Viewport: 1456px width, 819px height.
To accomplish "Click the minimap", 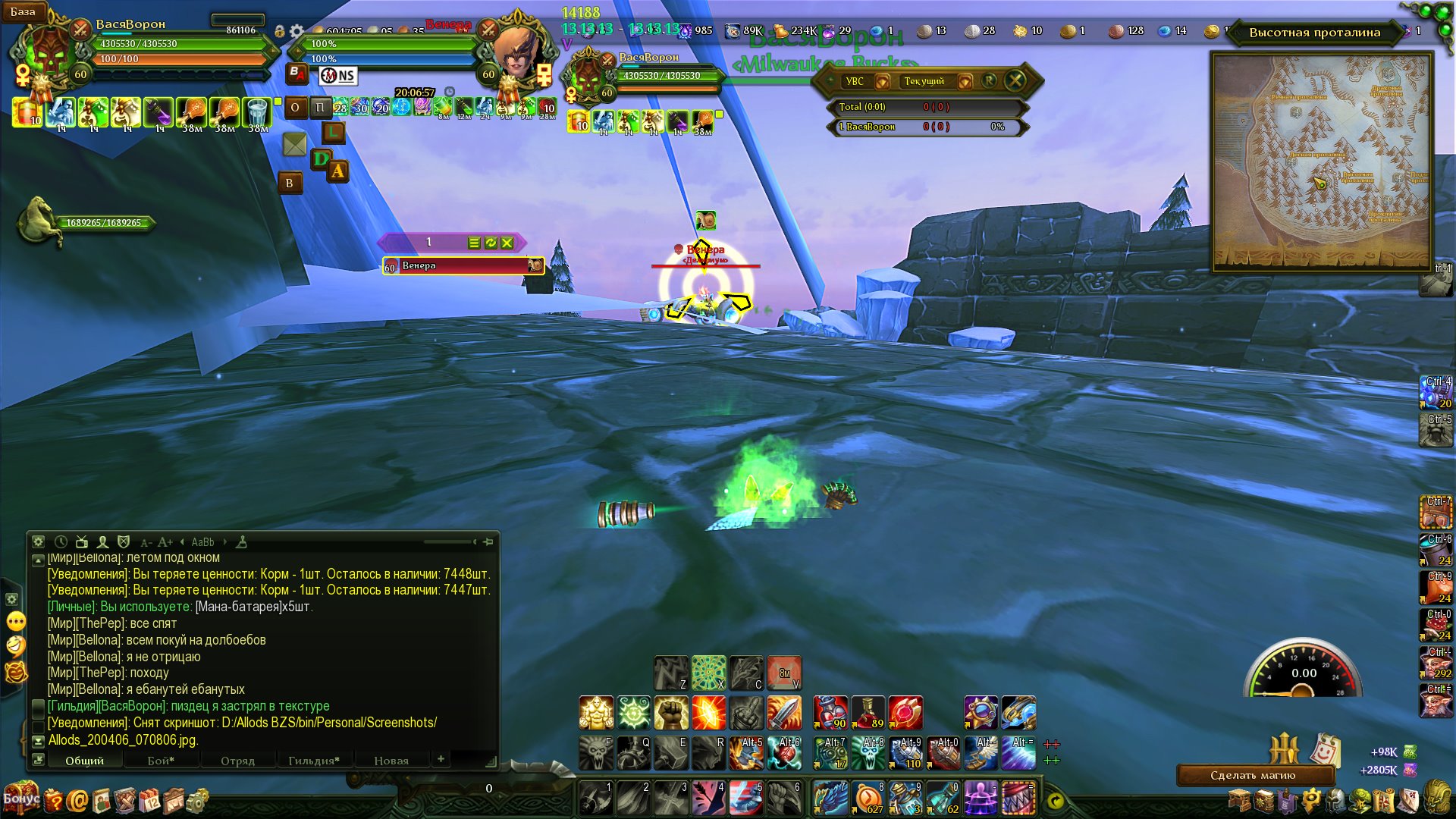I will (x=1321, y=162).
